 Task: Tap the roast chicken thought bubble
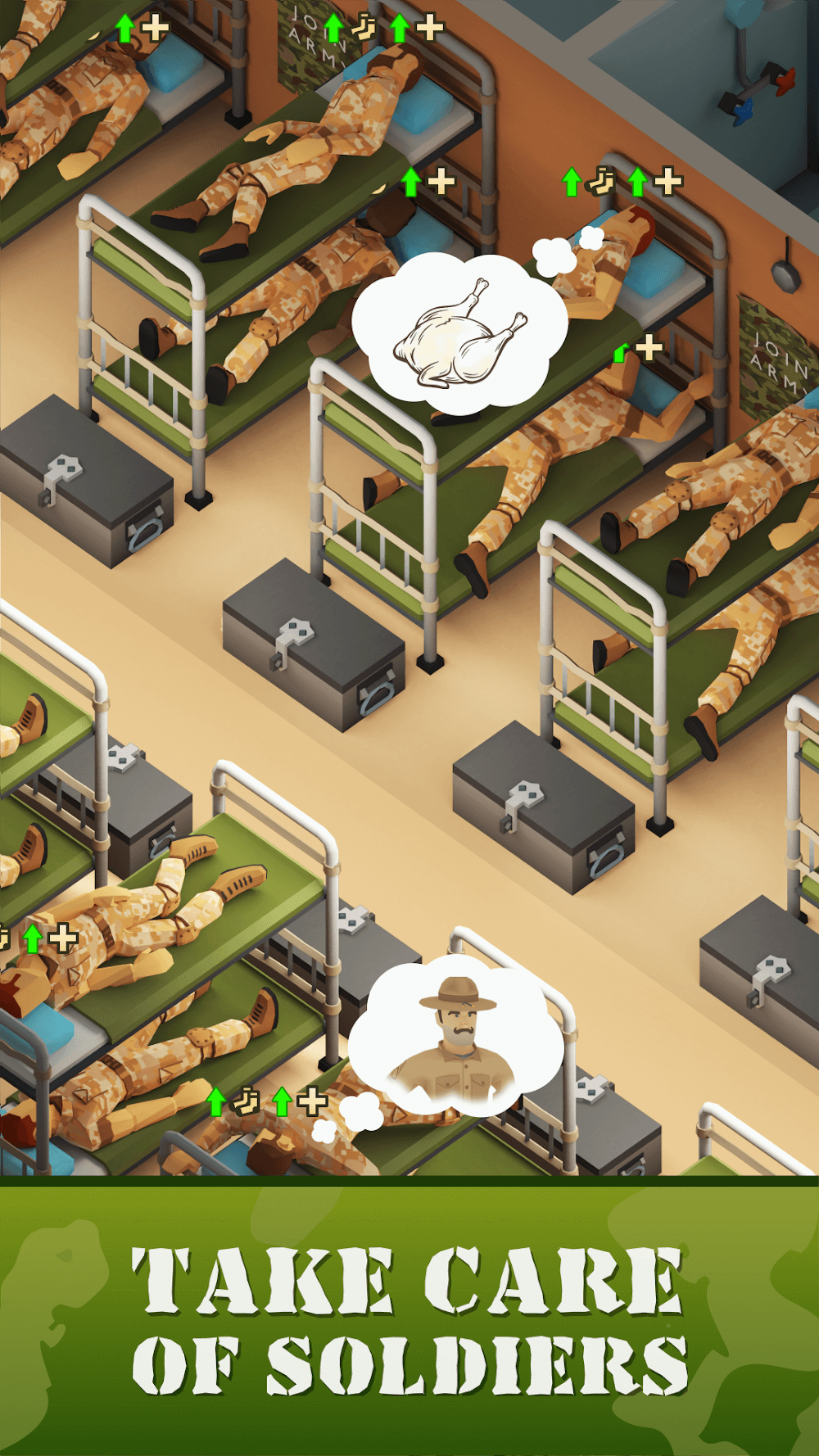[459, 332]
